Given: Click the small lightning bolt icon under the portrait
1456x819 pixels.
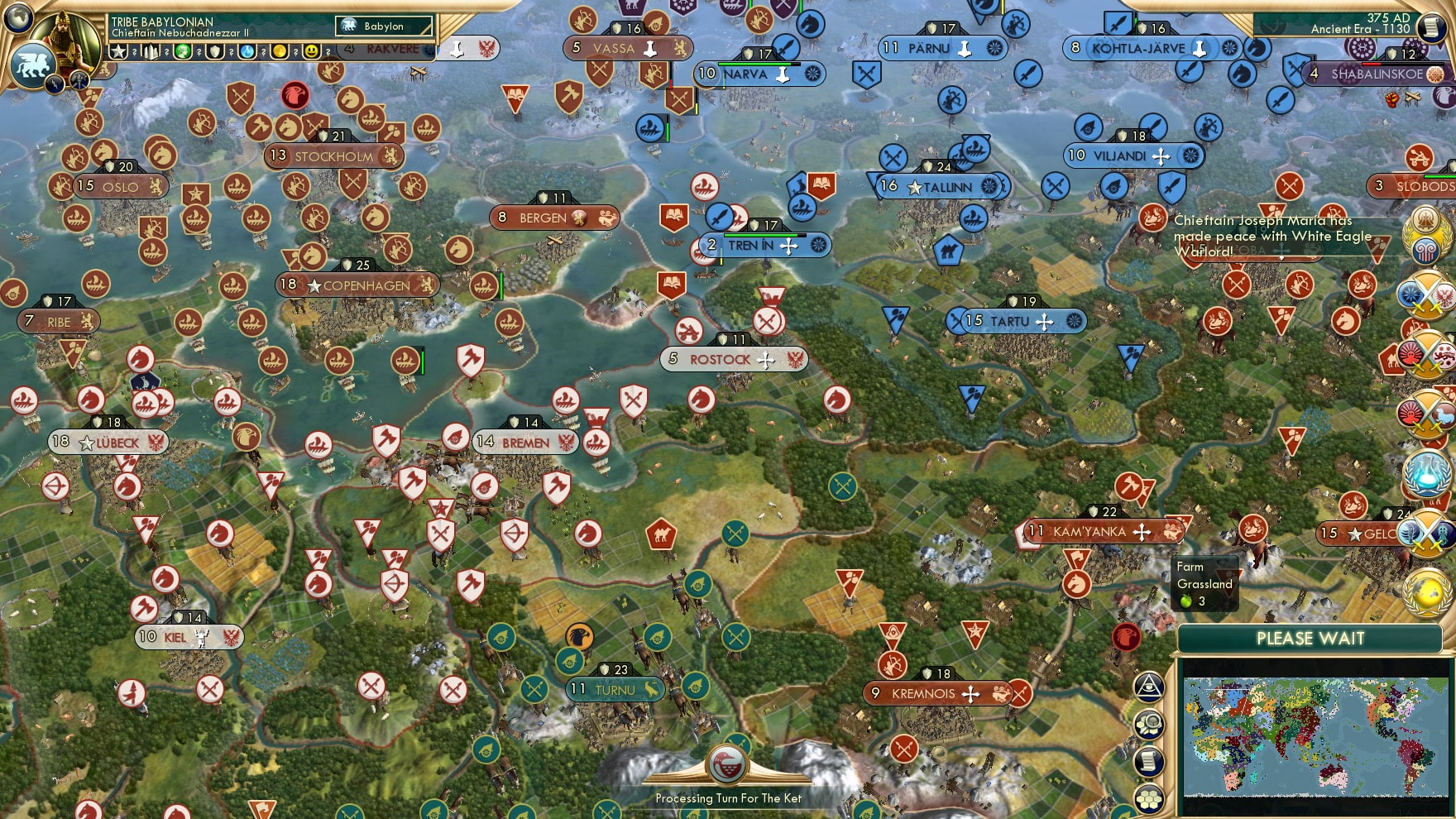Looking at the screenshot, I should [55, 83].
